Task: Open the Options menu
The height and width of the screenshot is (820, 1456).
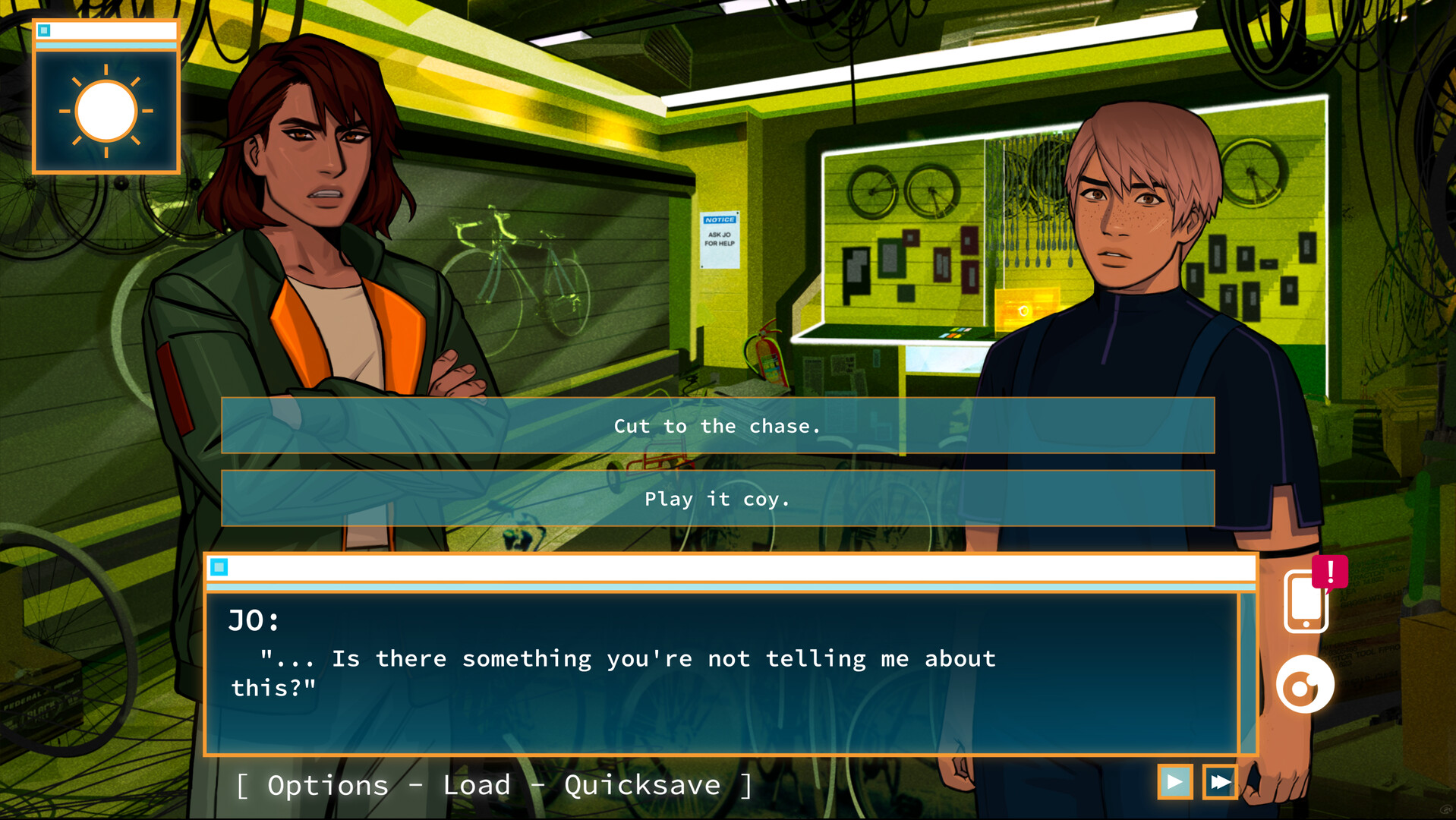Action: pyautogui.click(x=328, y=784)
